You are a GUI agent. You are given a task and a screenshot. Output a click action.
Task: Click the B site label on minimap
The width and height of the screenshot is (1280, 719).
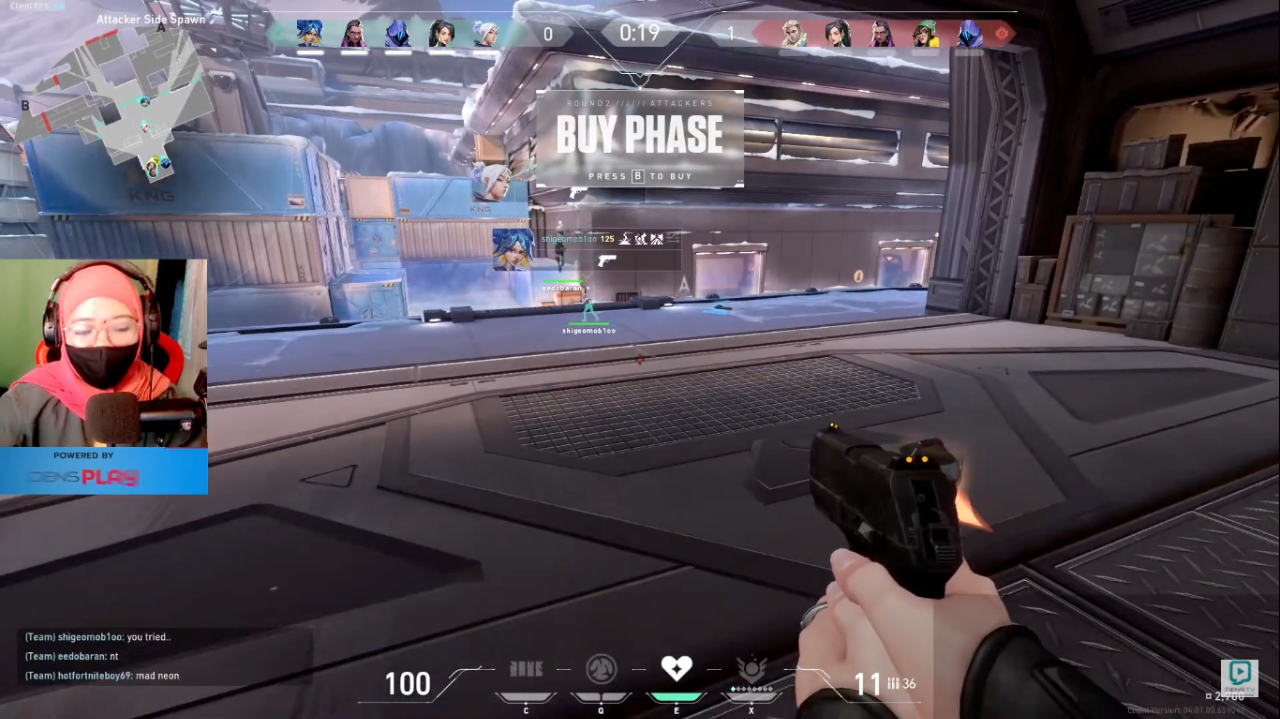coord(25,105)
